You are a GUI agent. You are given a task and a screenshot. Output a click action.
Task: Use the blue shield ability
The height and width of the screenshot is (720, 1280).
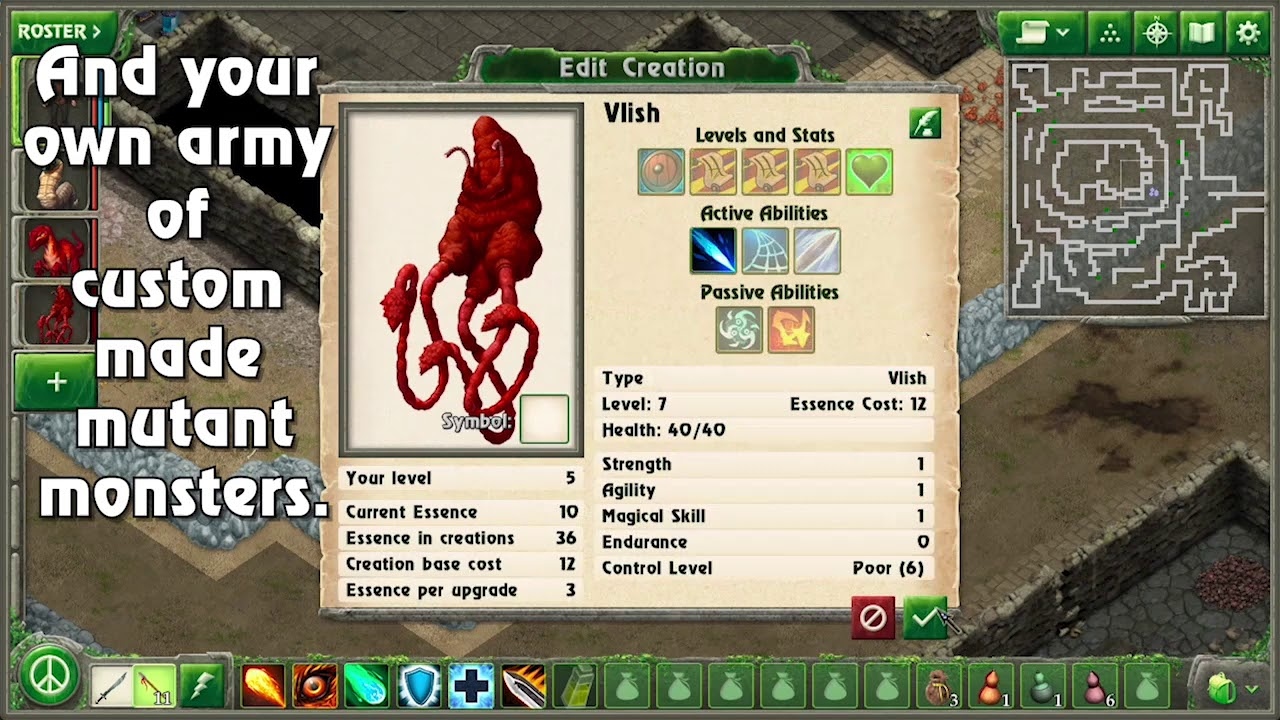point(419,686)
